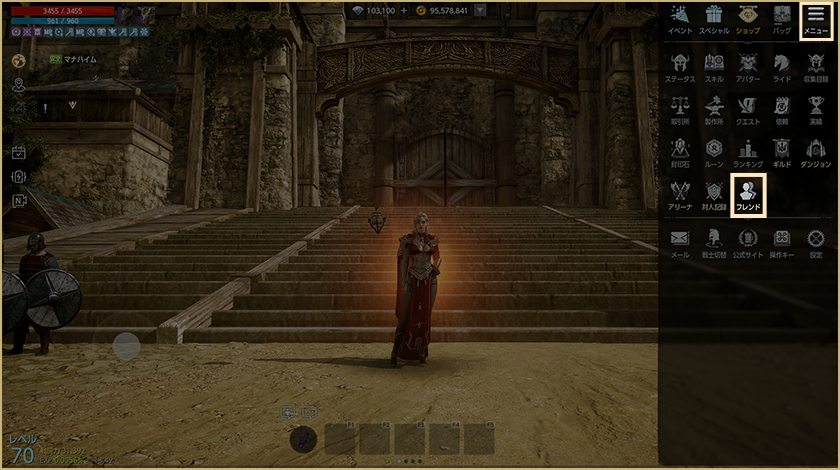Open the クエスト (Quest) log
This screenshot has width=840, height=470.
coord(748,109)
